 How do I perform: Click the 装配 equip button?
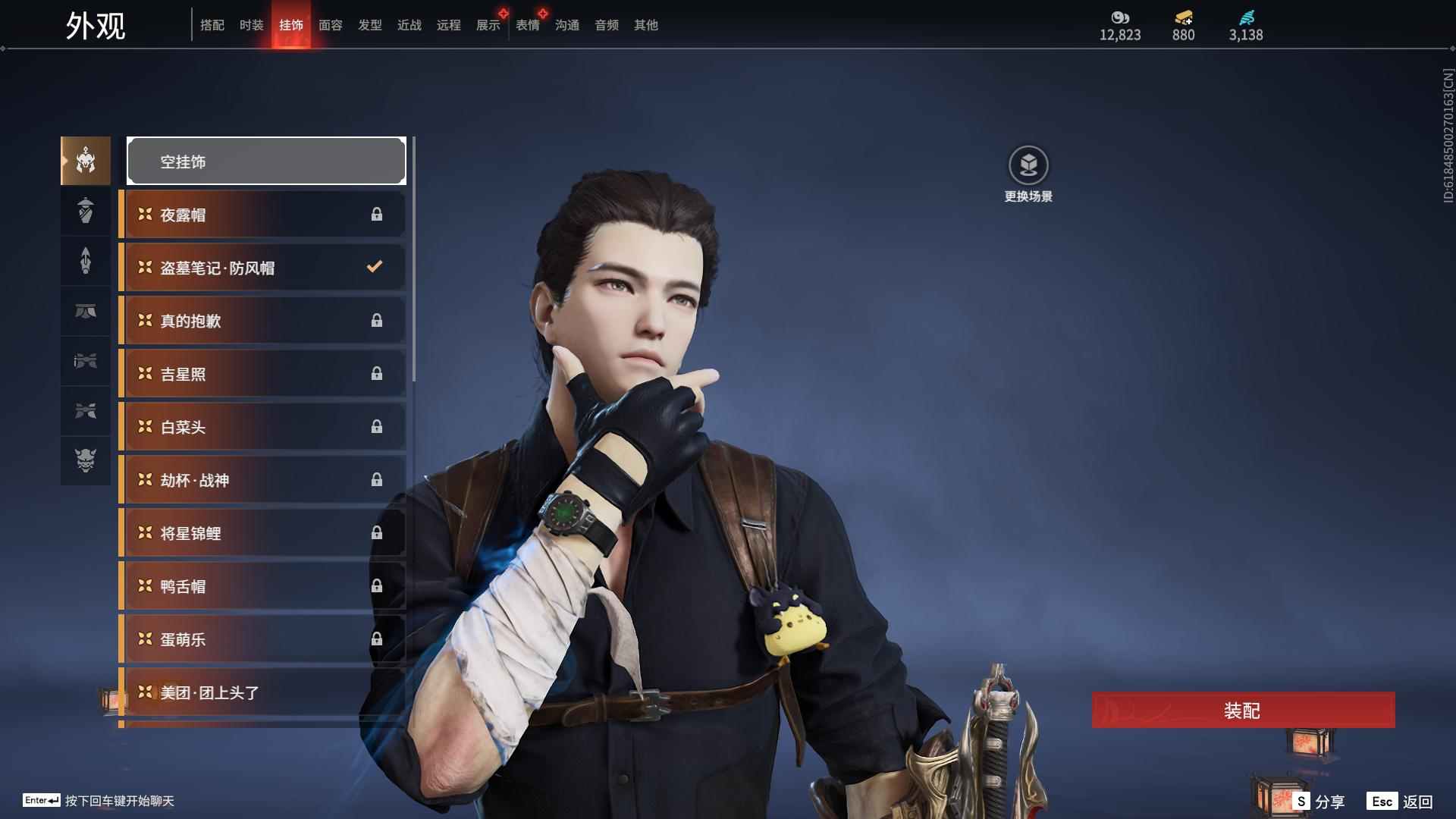1243,711
